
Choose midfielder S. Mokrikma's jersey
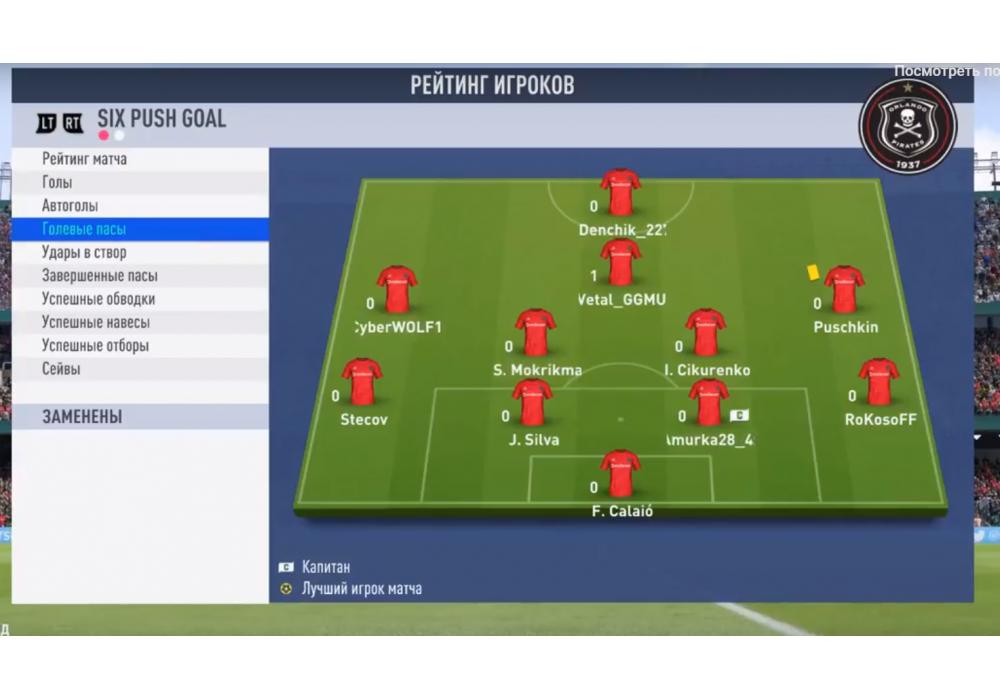click(535, 333)
